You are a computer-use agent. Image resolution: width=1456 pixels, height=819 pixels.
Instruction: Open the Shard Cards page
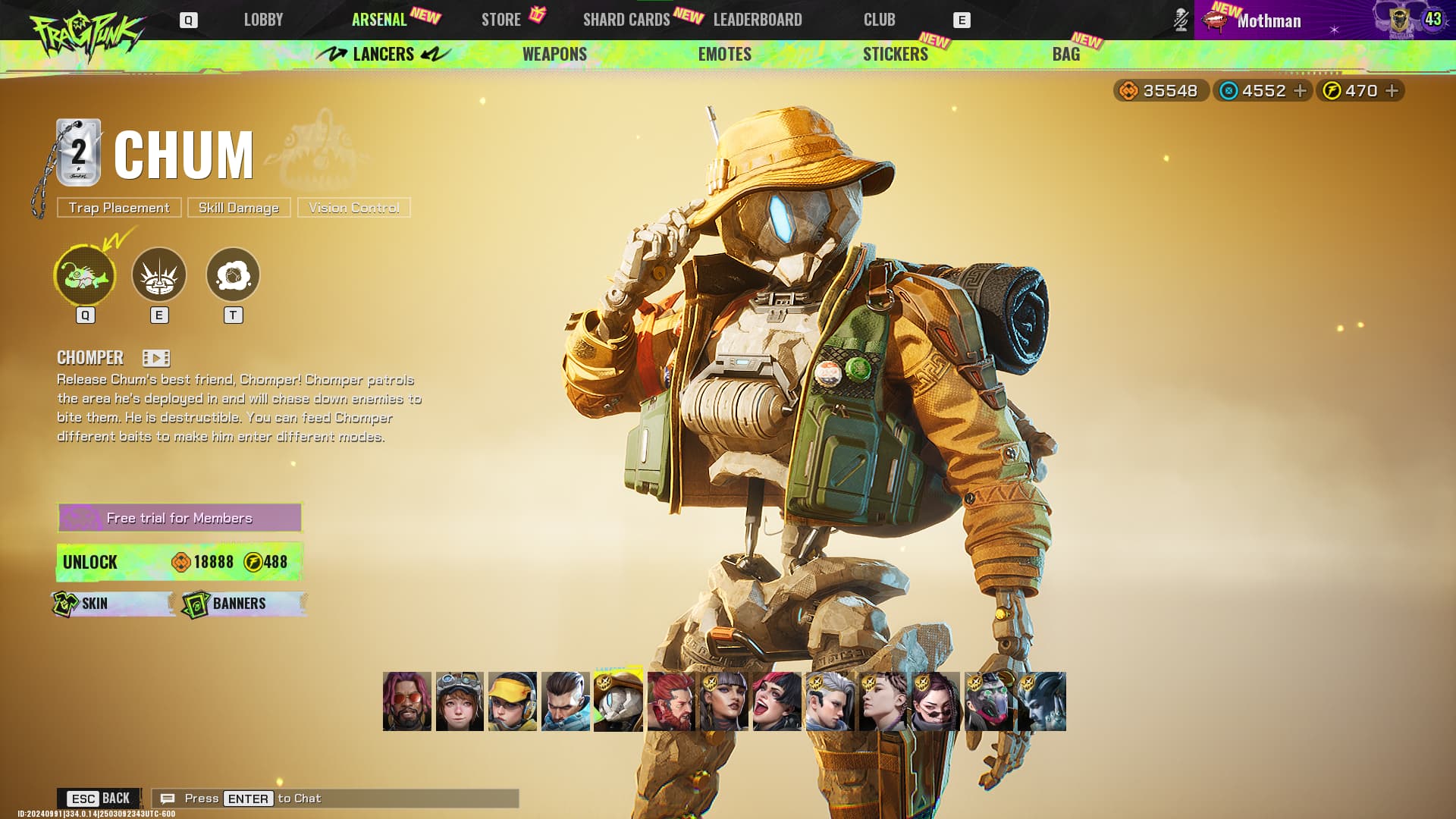pos(626,20)
